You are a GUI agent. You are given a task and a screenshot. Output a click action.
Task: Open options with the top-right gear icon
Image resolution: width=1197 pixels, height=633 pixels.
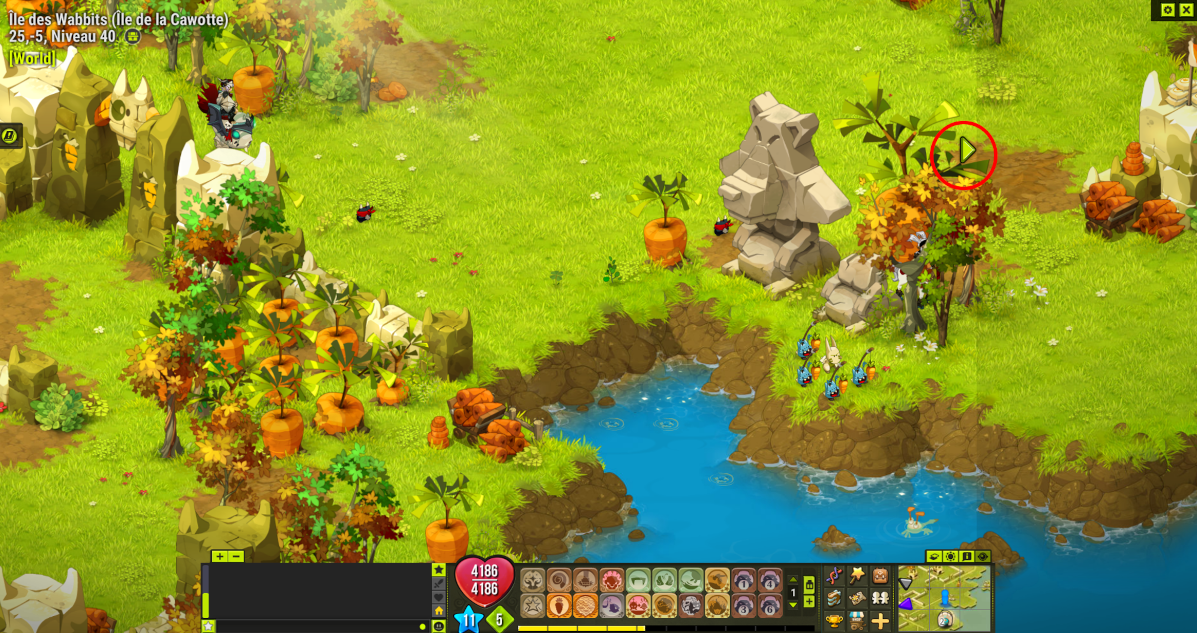pyautogui.click(x=1168, y=10)
